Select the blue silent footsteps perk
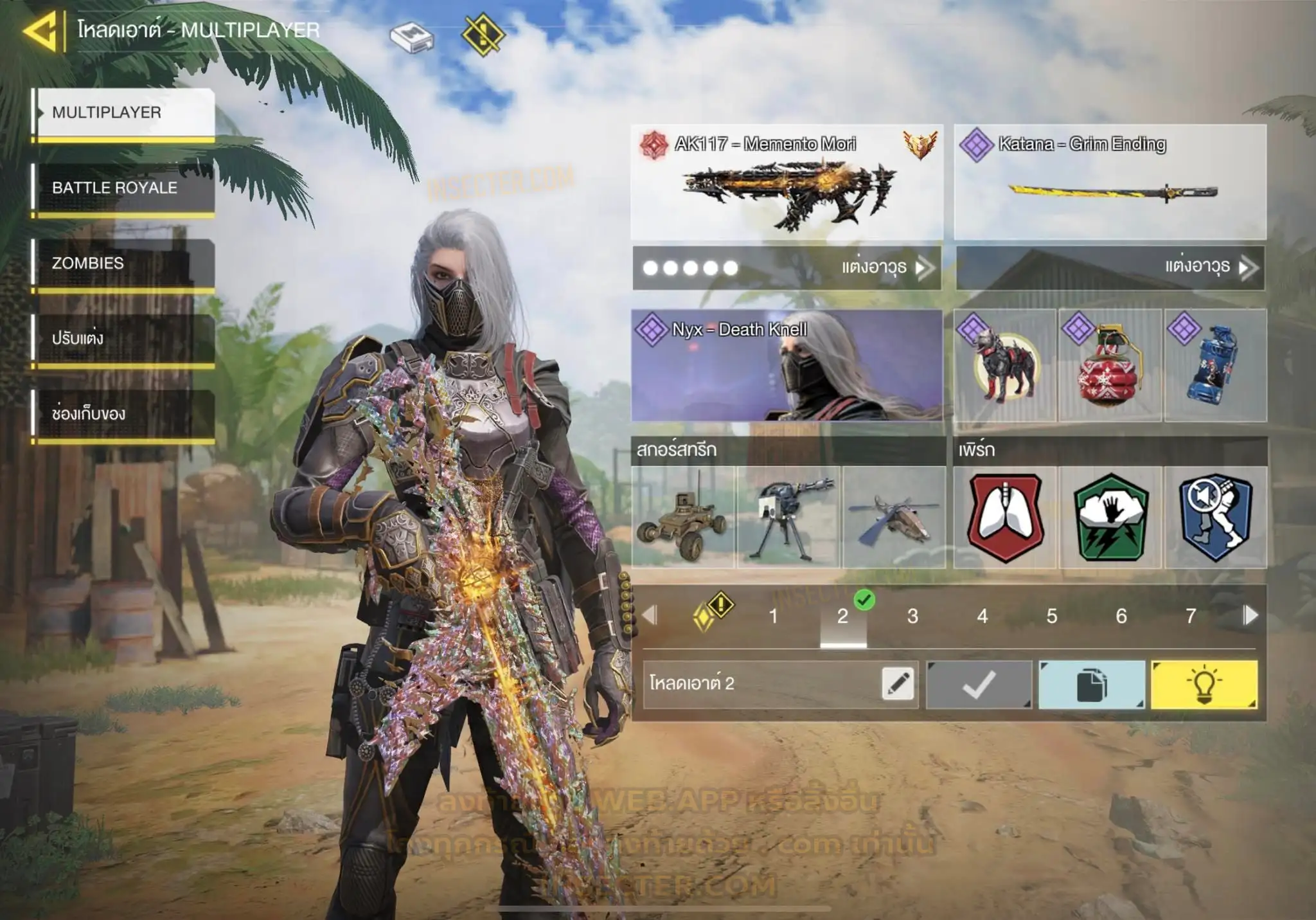The height and width of the screenshot is (920, 1316). 1215,518
